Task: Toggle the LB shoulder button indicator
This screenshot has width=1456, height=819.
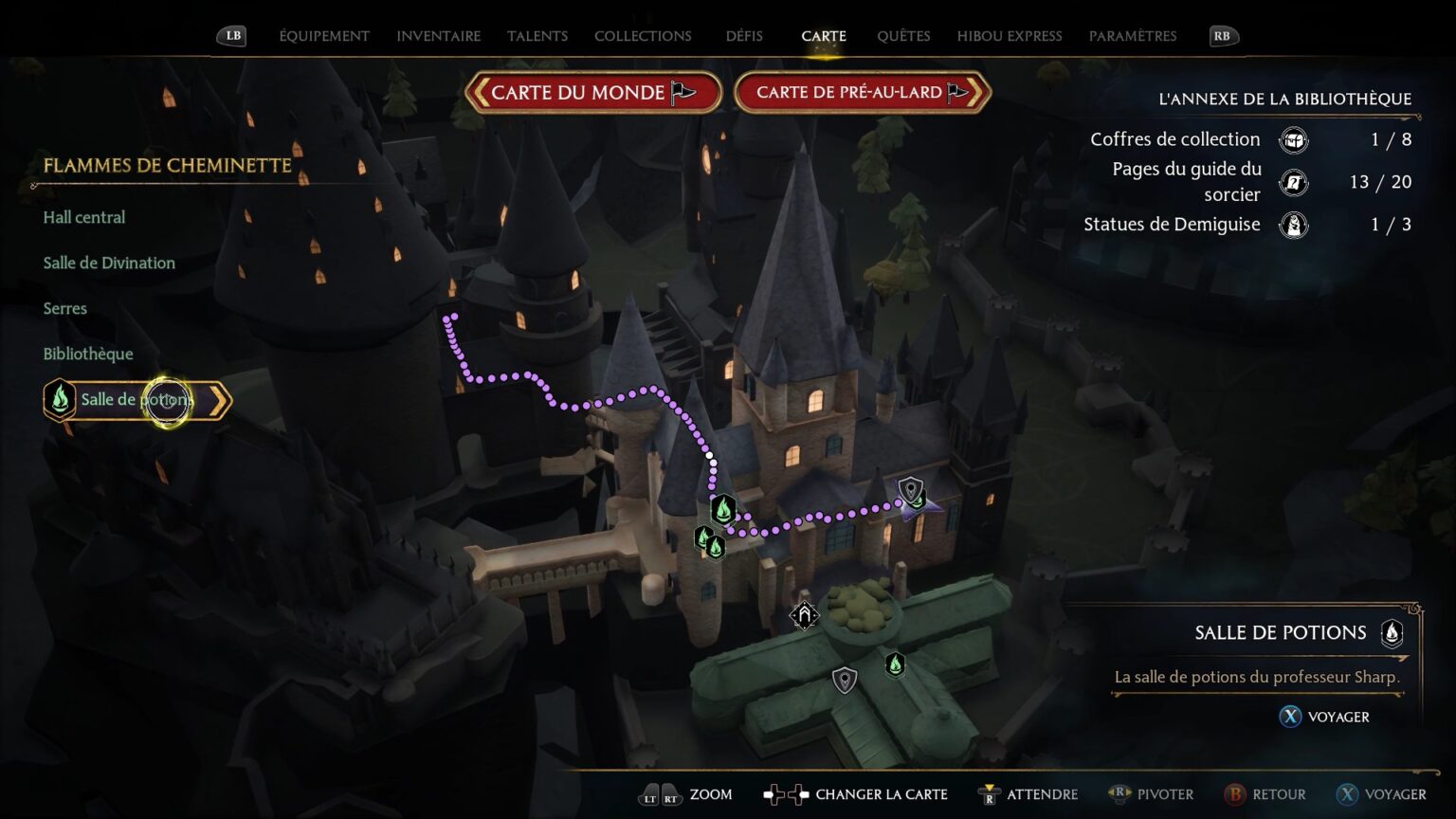Action: [x=230, y=35]
